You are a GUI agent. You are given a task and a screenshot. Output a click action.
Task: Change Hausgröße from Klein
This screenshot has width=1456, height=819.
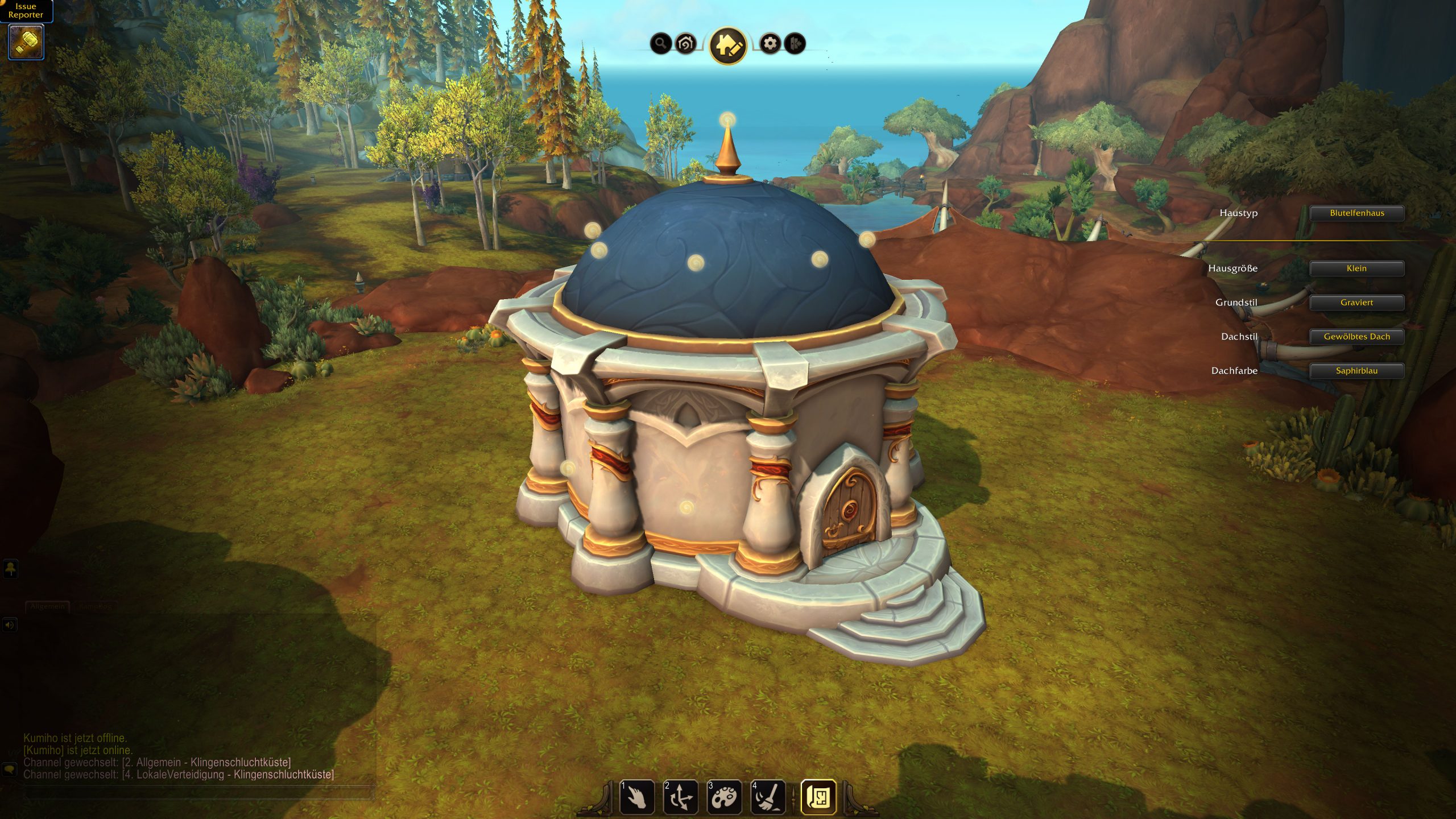coord(1356,268)
